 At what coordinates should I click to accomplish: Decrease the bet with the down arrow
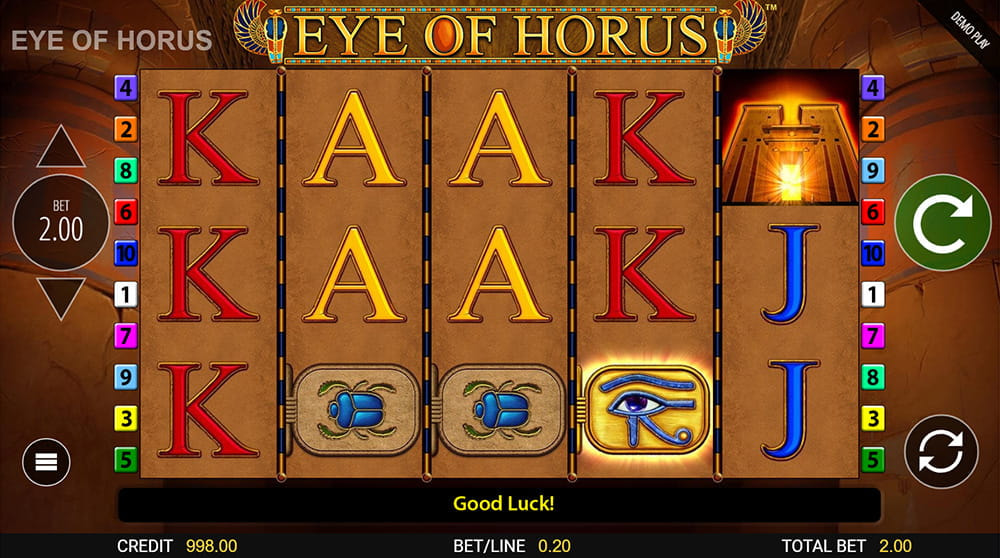[x=60, y=298]
